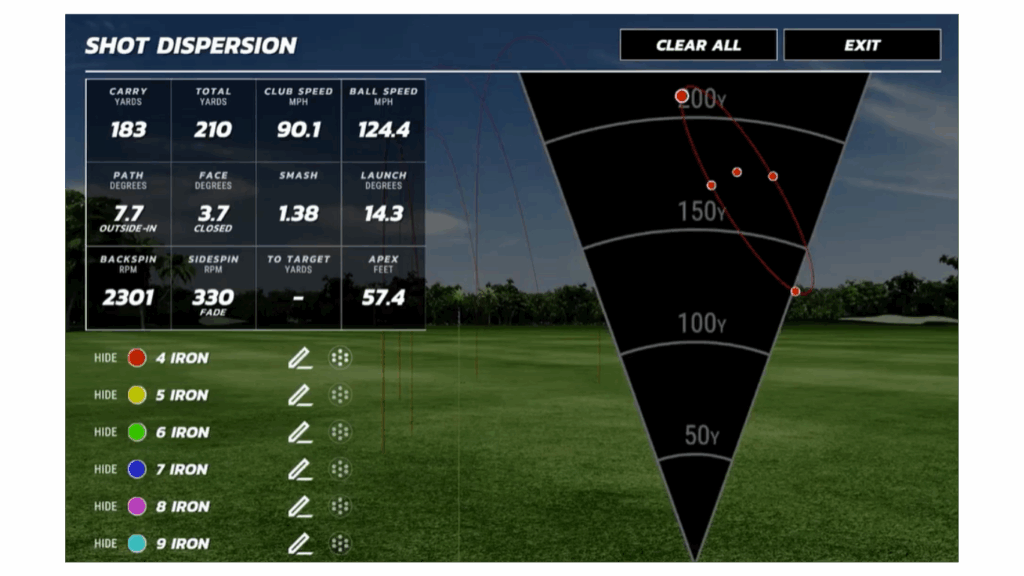The image size is (1024, 576).
Task: Open the 7 Iron edit pencil
Action: pyautogui.click(x=299, y=469)
